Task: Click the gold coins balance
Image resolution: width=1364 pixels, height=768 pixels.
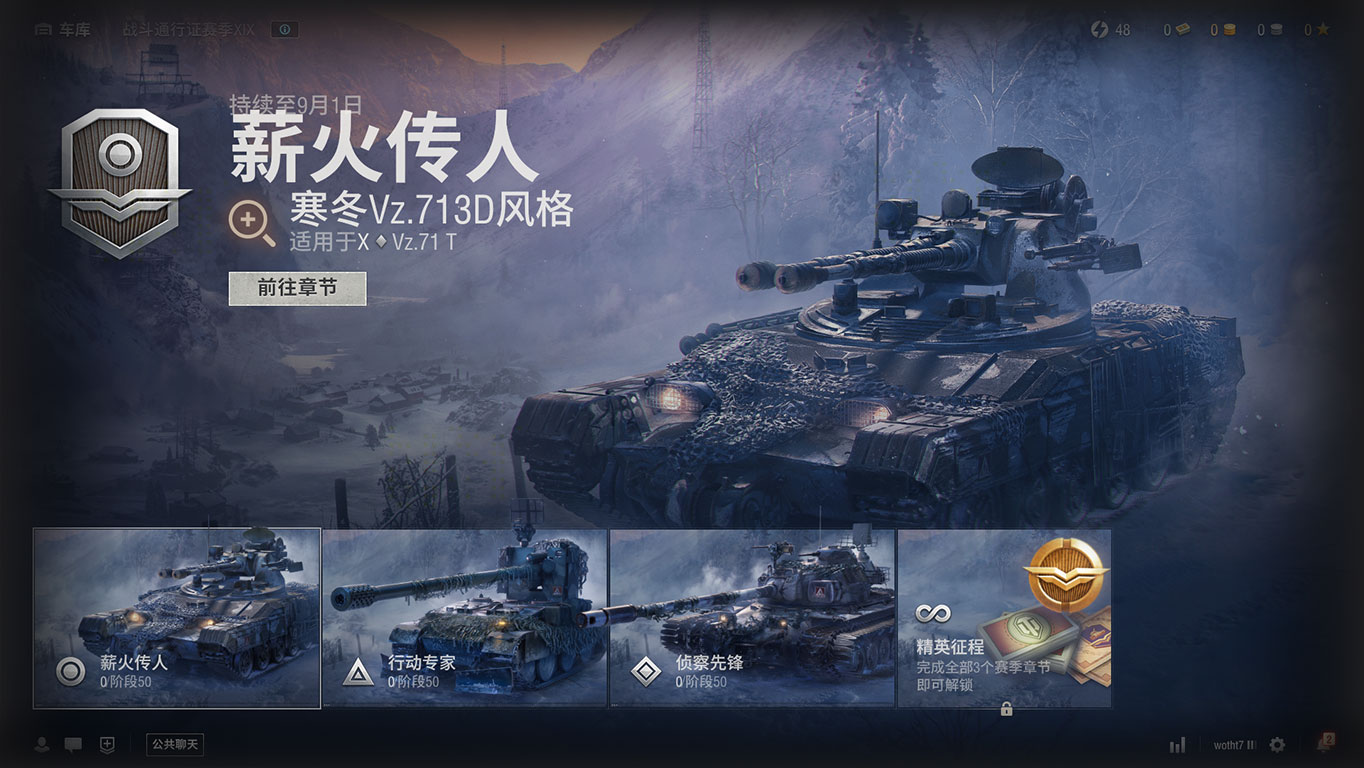Action: coord(1221,30)
